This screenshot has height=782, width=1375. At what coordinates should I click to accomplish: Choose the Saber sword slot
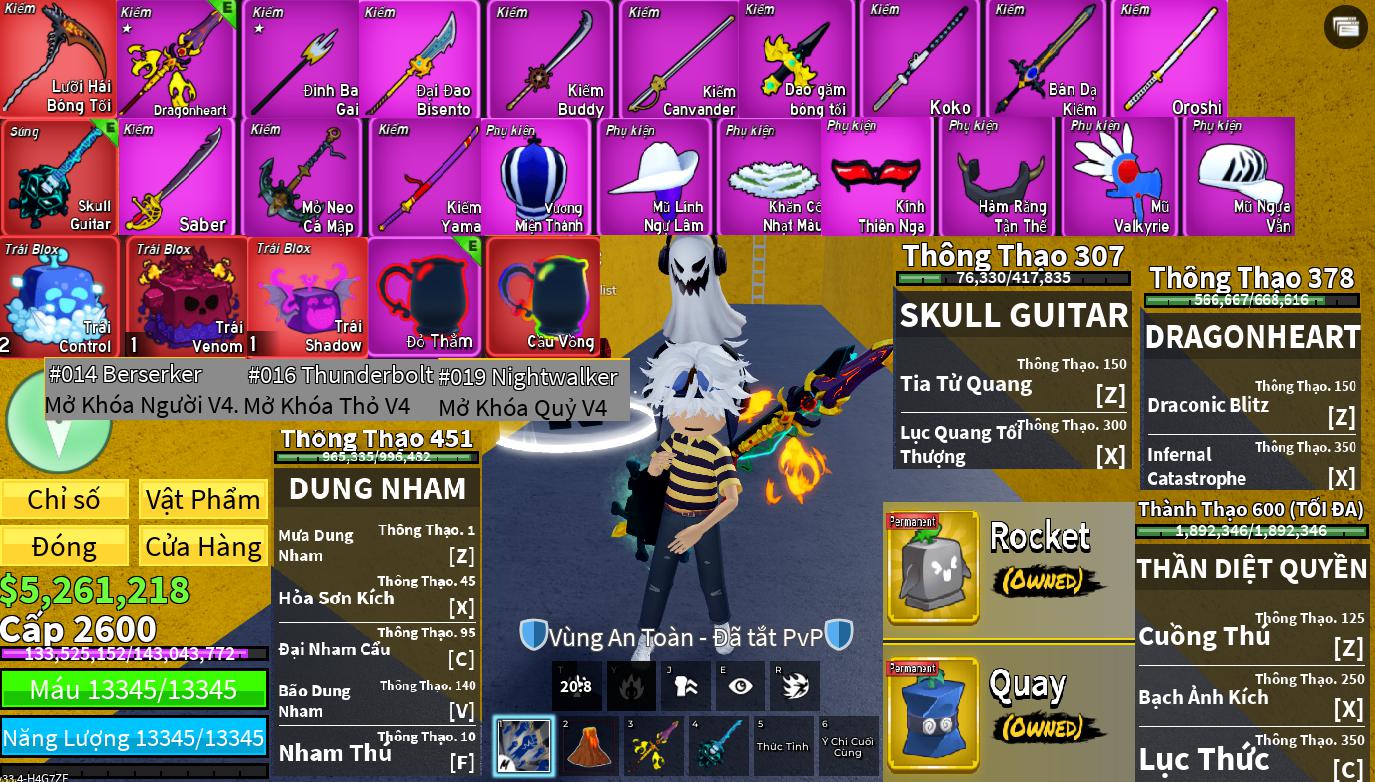point(178,178)
